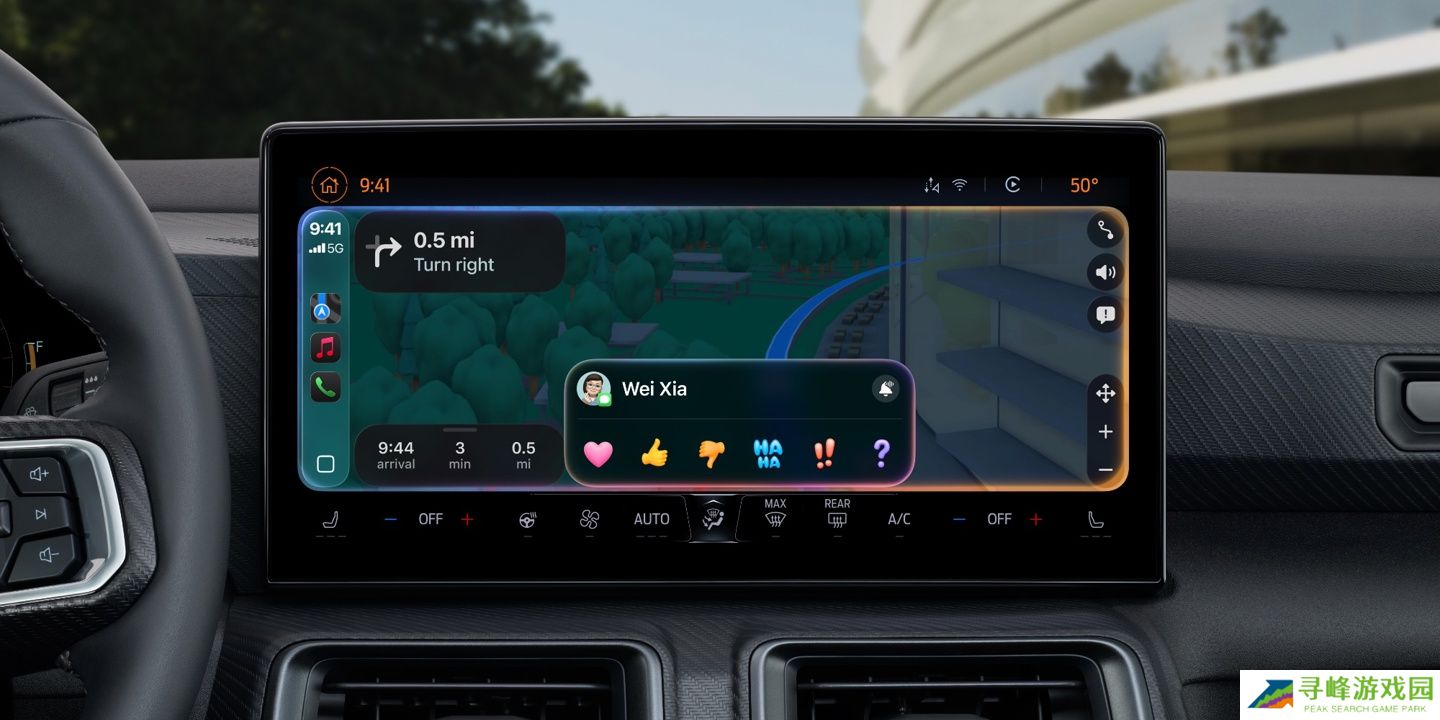Zoom out of the map
This screenshot has height=720, width=1440.
pyautogui.click(x=1105, y=470)
